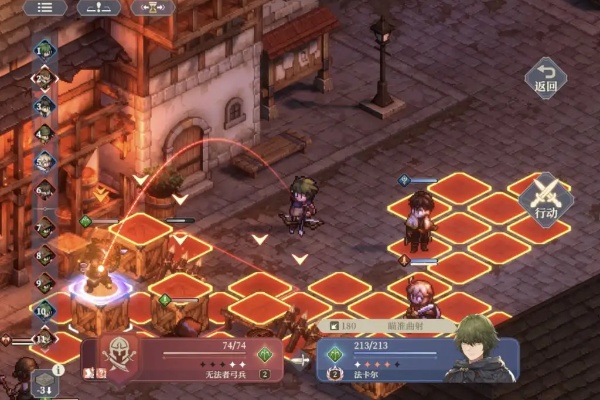Viewport: 600px width, 400px height.
Task: Click the 返回 (back) button
Action: (x=545, y=77)
